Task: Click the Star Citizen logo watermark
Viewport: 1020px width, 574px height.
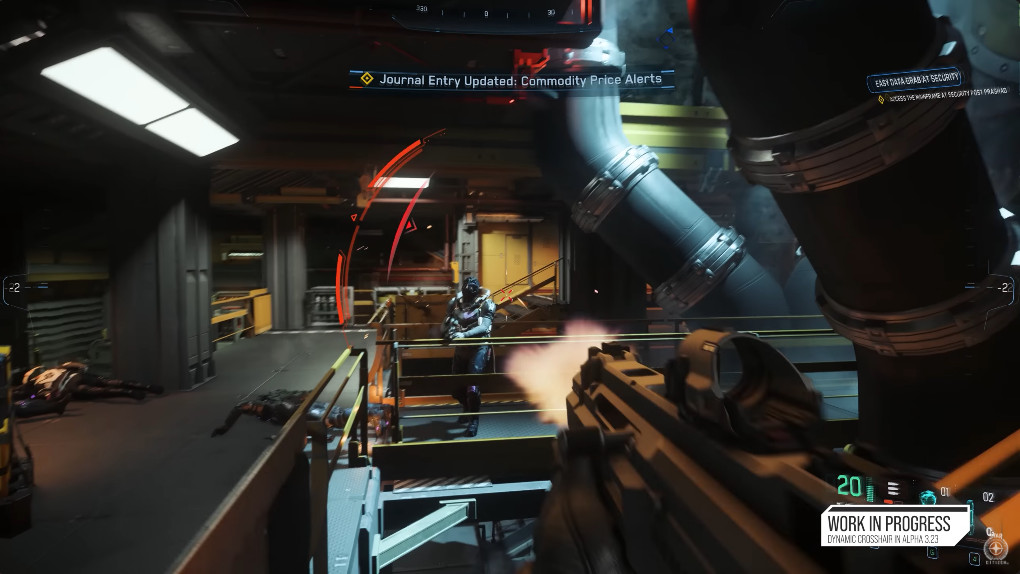Action: (x=995, y=548)
